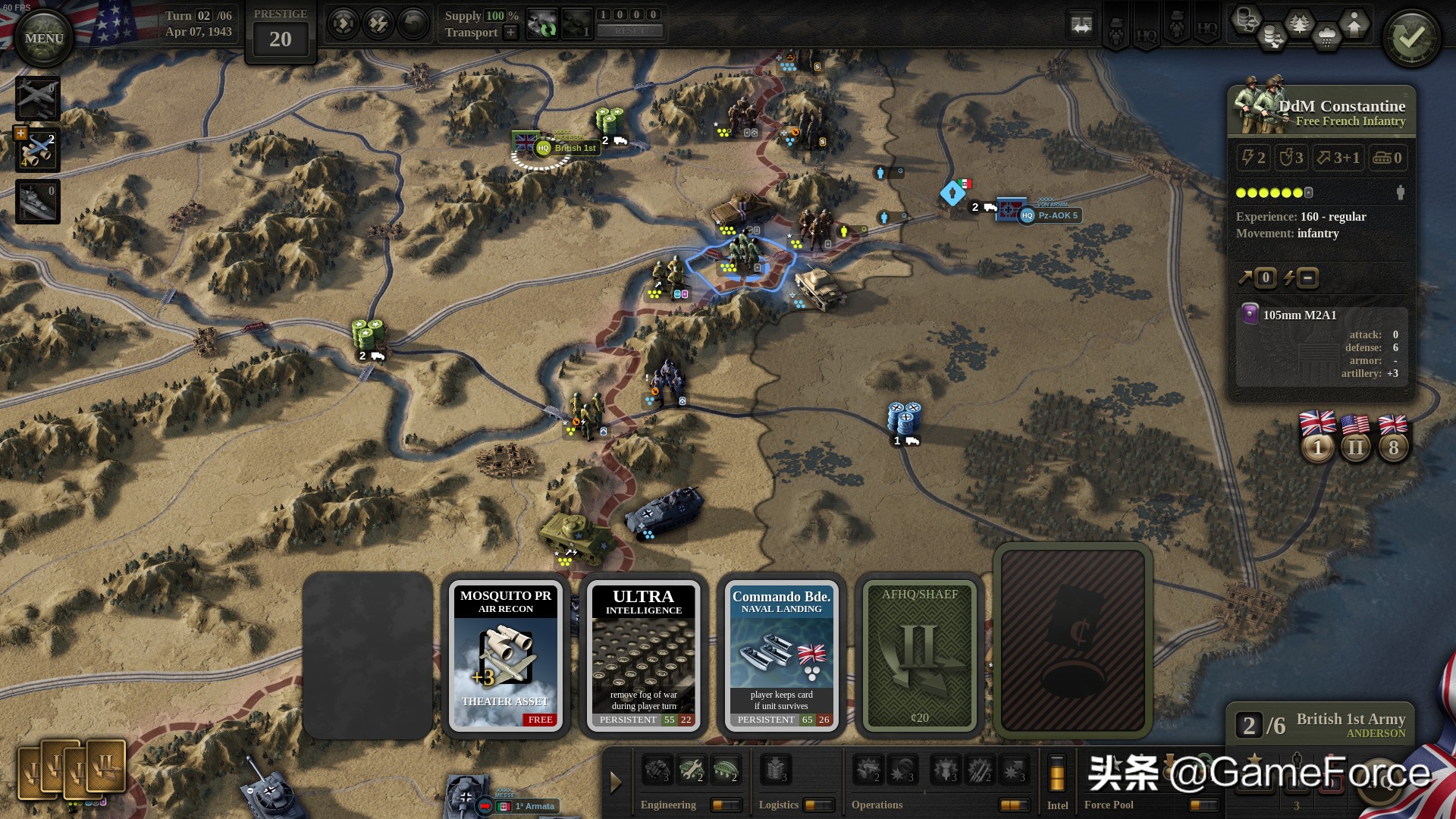Expand the HQ actions panel arrow
This screenshot has width=1456, height=819.
(x=616, y=782)
